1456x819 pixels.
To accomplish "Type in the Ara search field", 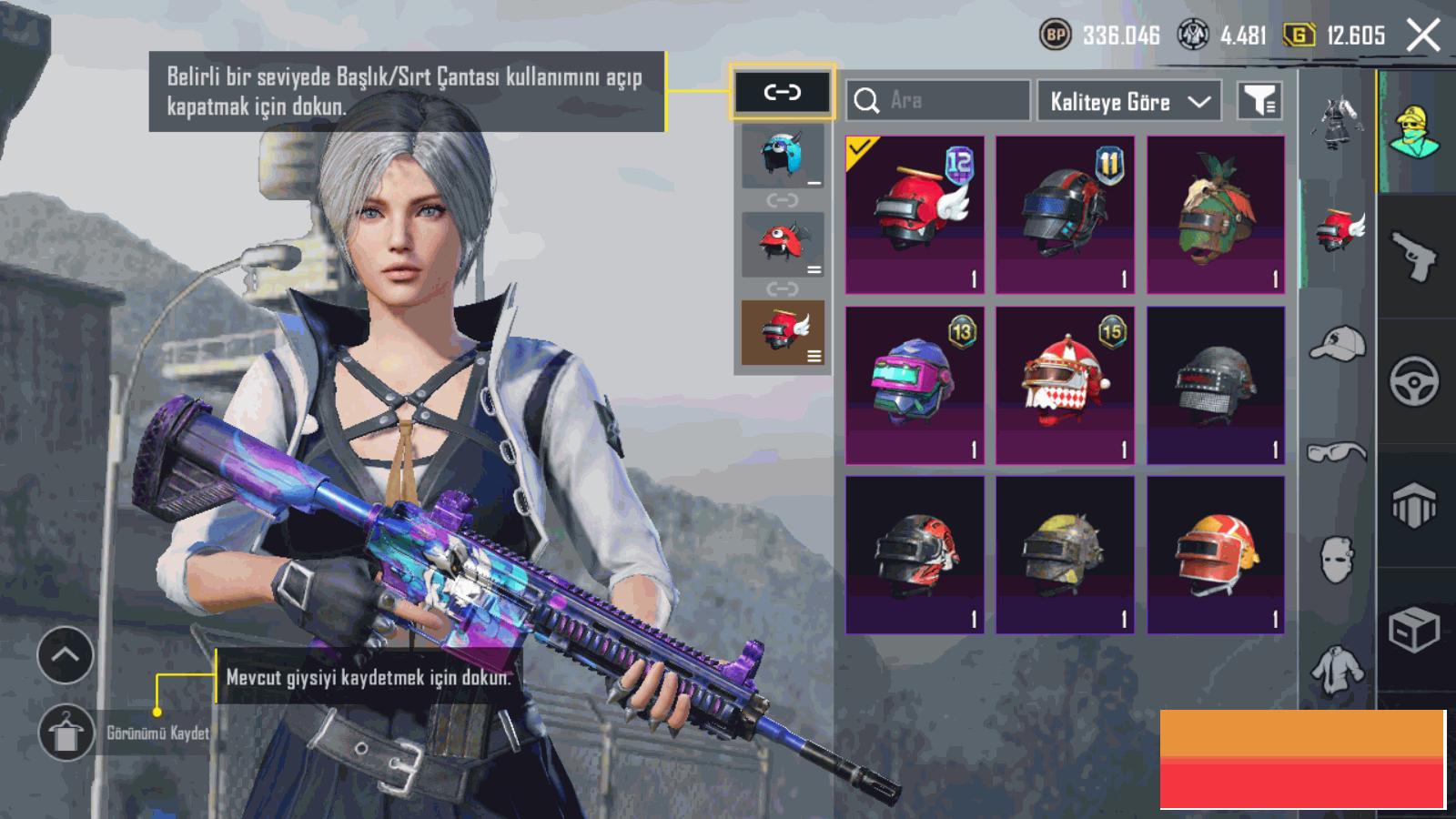I will [946, 100].
